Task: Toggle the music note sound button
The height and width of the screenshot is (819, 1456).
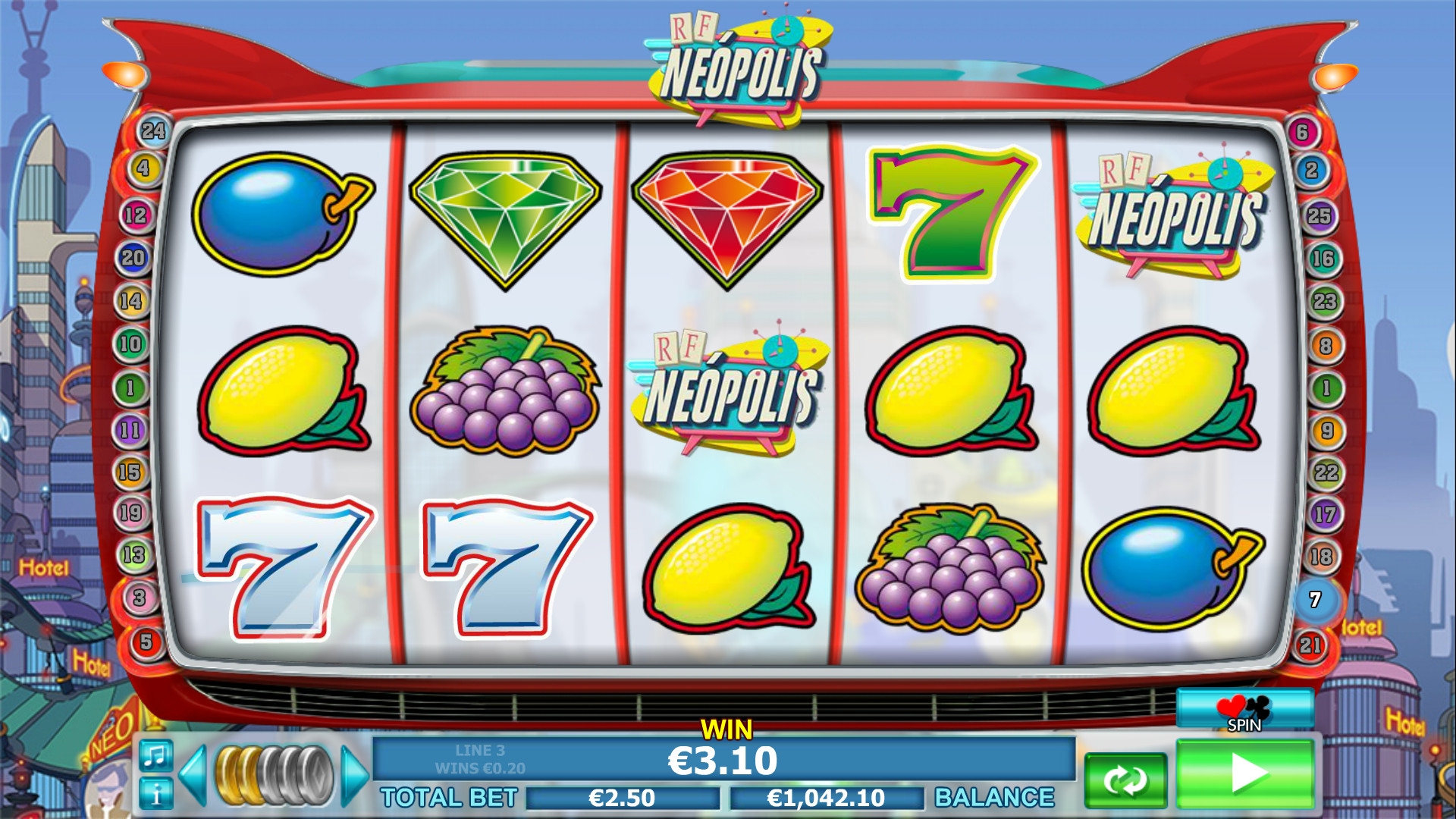Action: pyautogui.click(x=155, y=755)
